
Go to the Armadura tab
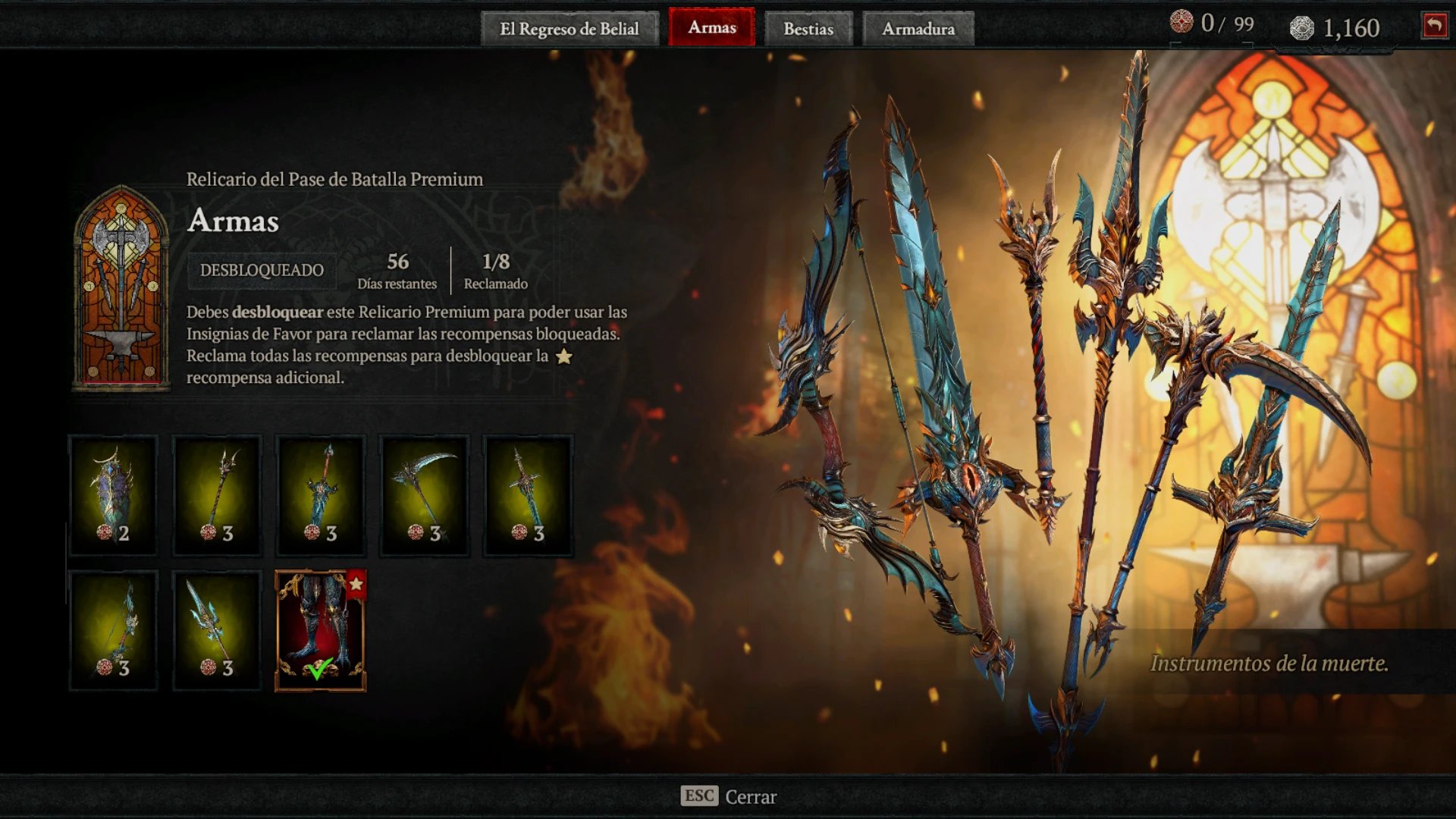click(x=918, y=29)
